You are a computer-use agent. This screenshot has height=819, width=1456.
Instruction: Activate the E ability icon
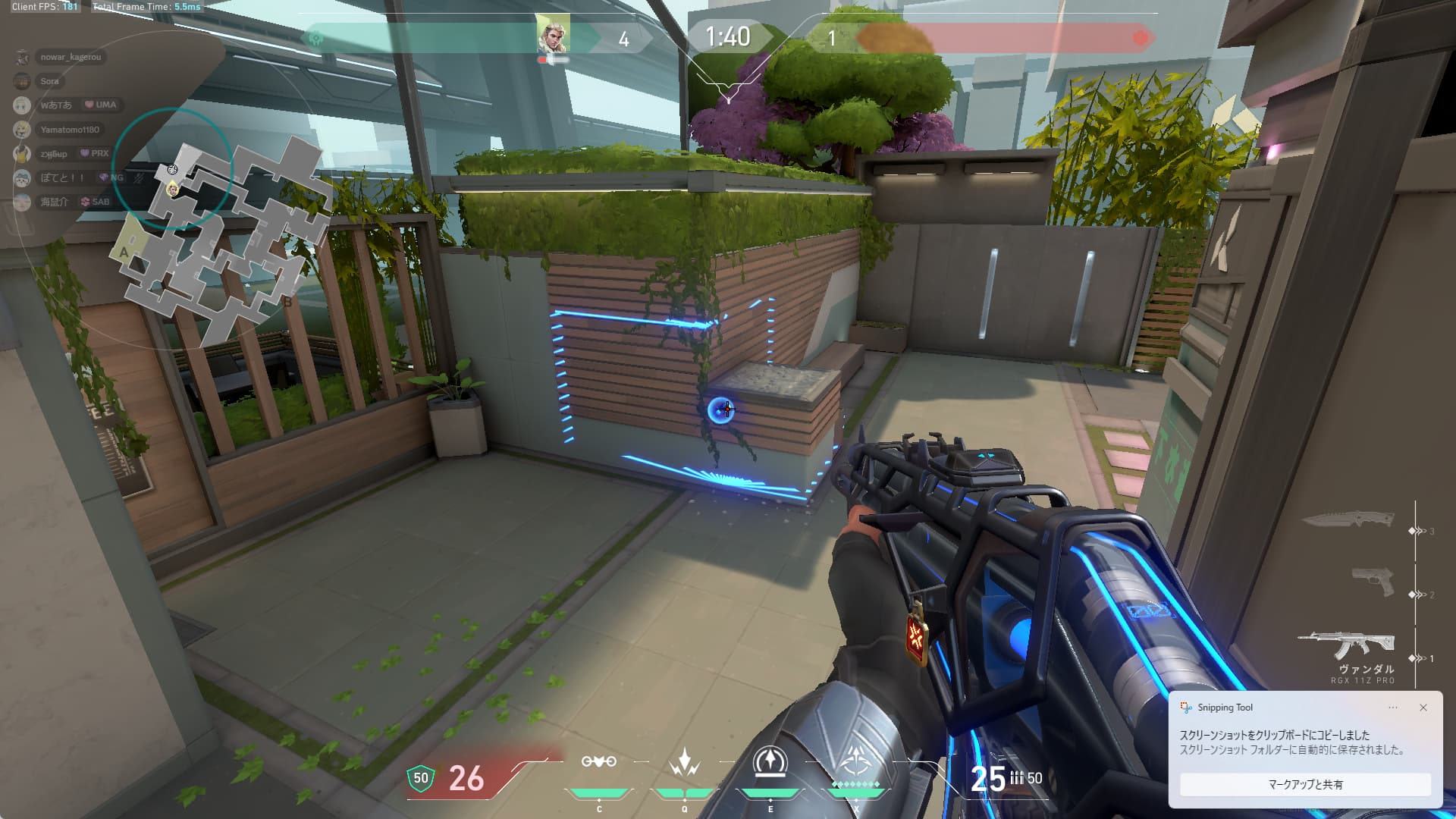point(770,761)
